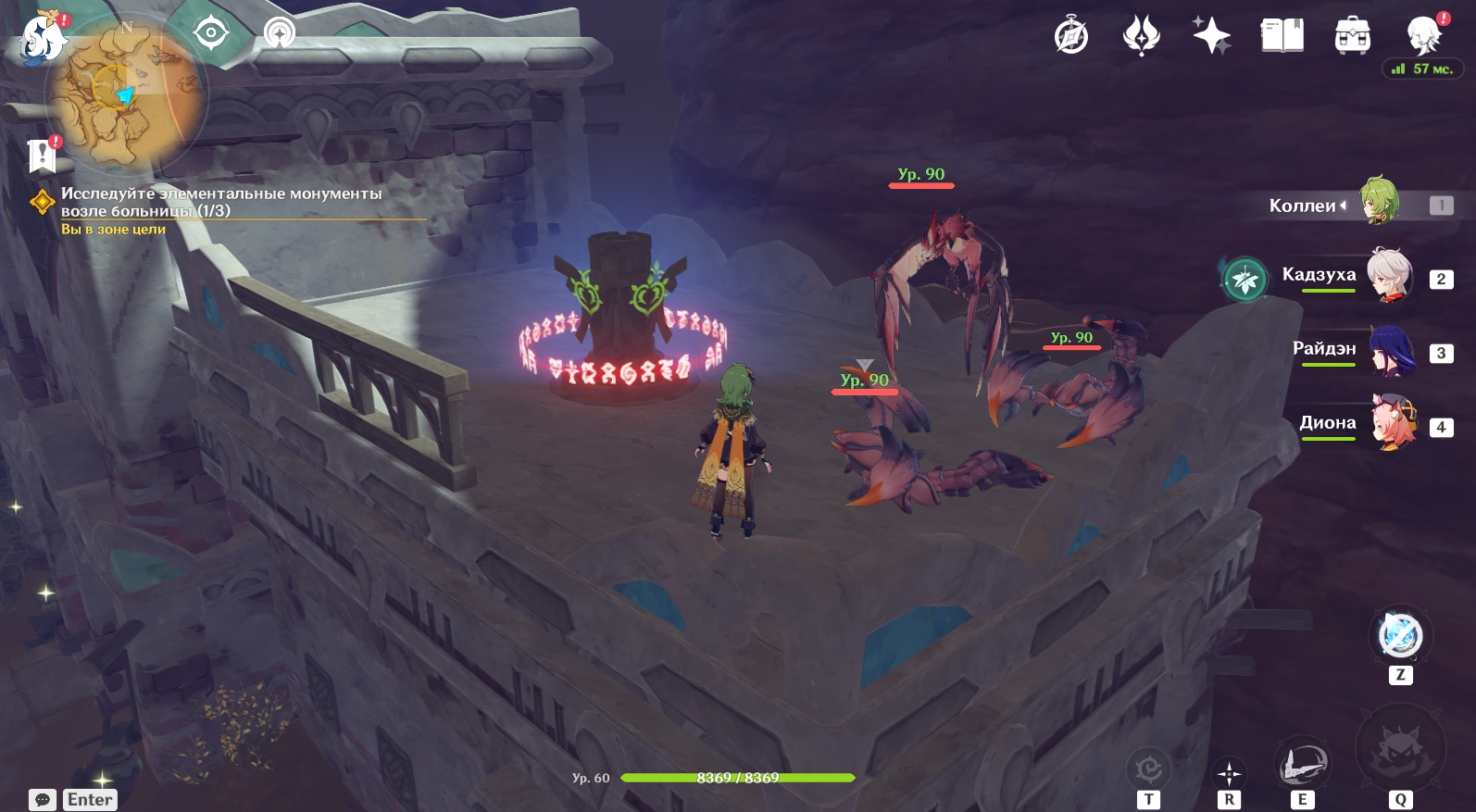Open the character profile icon

[x=1422, y=35]
